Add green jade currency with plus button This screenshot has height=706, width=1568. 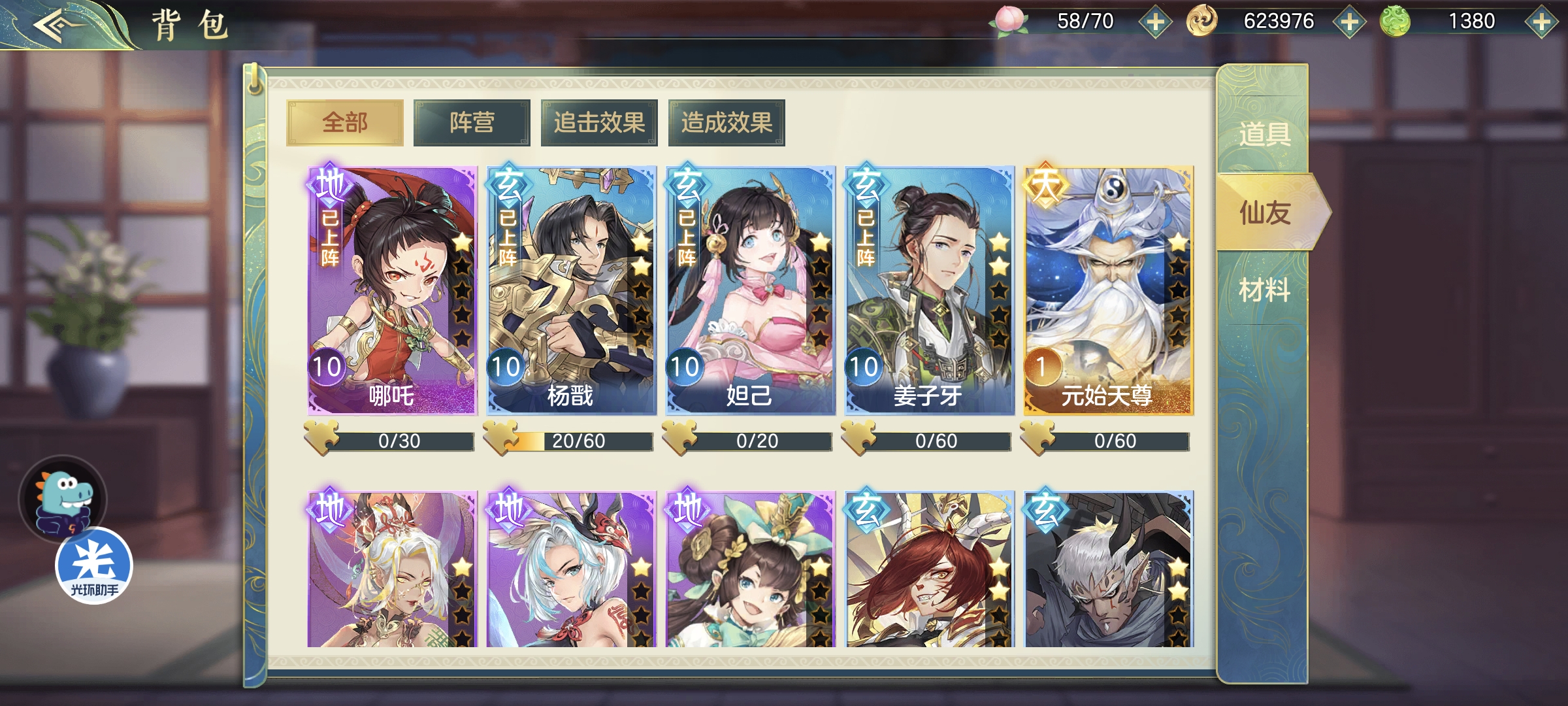(1541, 22)
